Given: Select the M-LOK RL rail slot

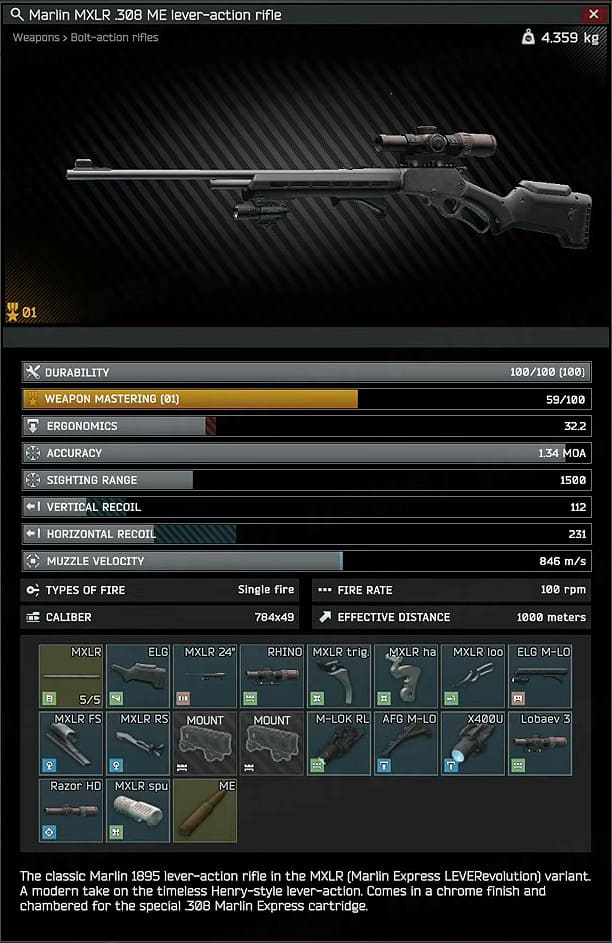Looking at the screenshot, I should pos(339,743).
